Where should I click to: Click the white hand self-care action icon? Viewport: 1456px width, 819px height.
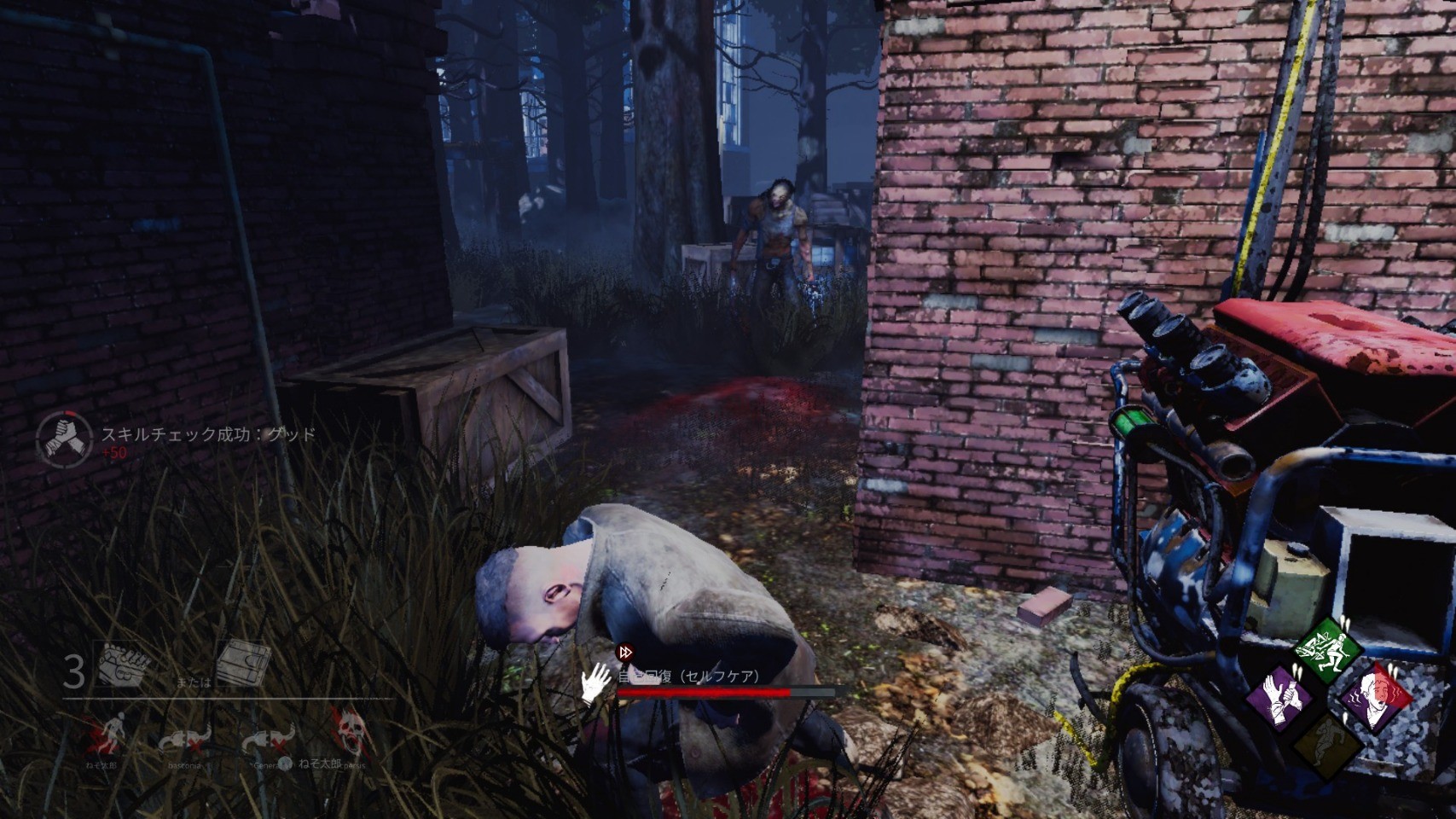click(595, 682)
